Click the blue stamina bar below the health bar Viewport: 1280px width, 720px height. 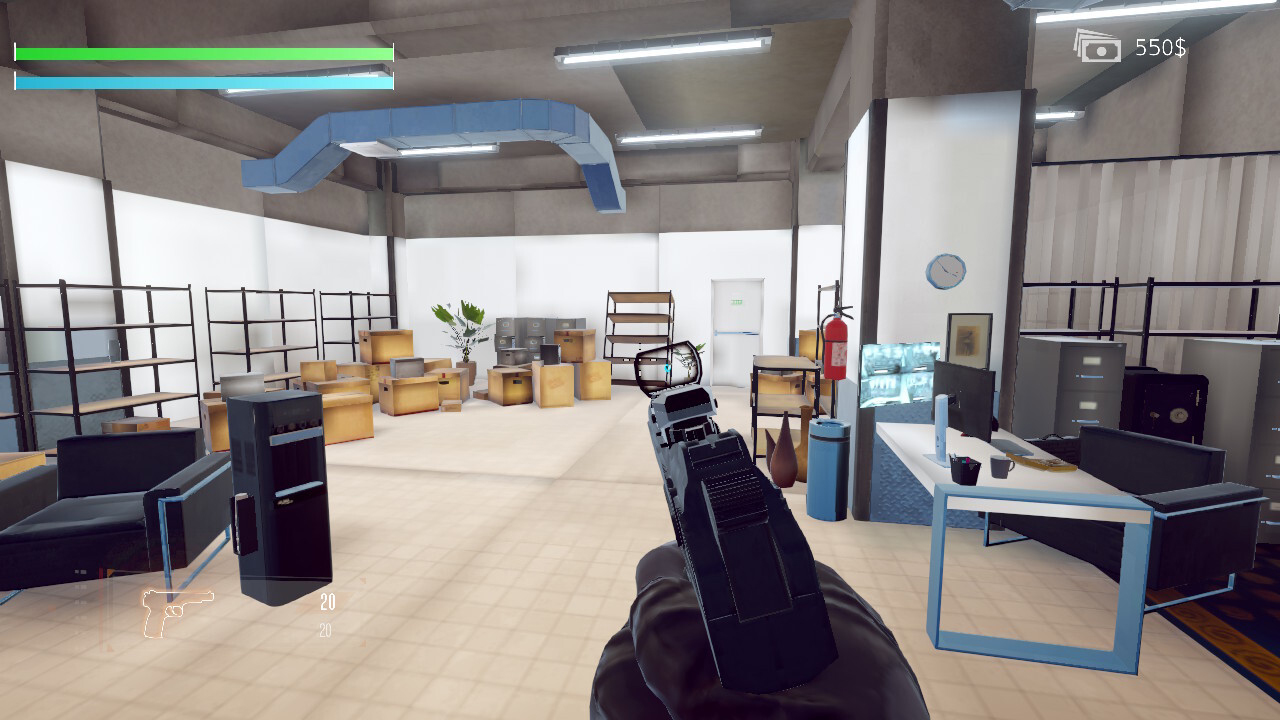200,79
